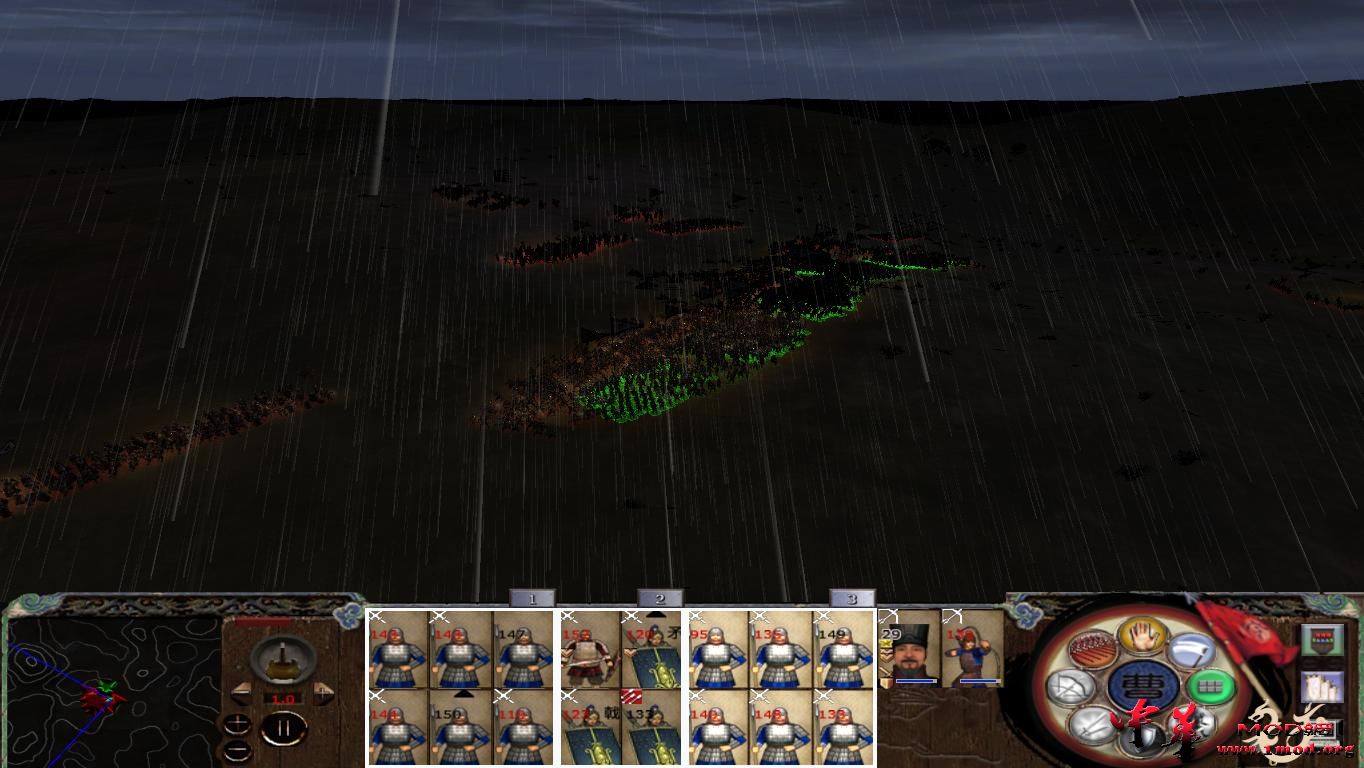1364x768 pixels.
Task: Switch to unit group tab 3
Action: click(852, 598)
